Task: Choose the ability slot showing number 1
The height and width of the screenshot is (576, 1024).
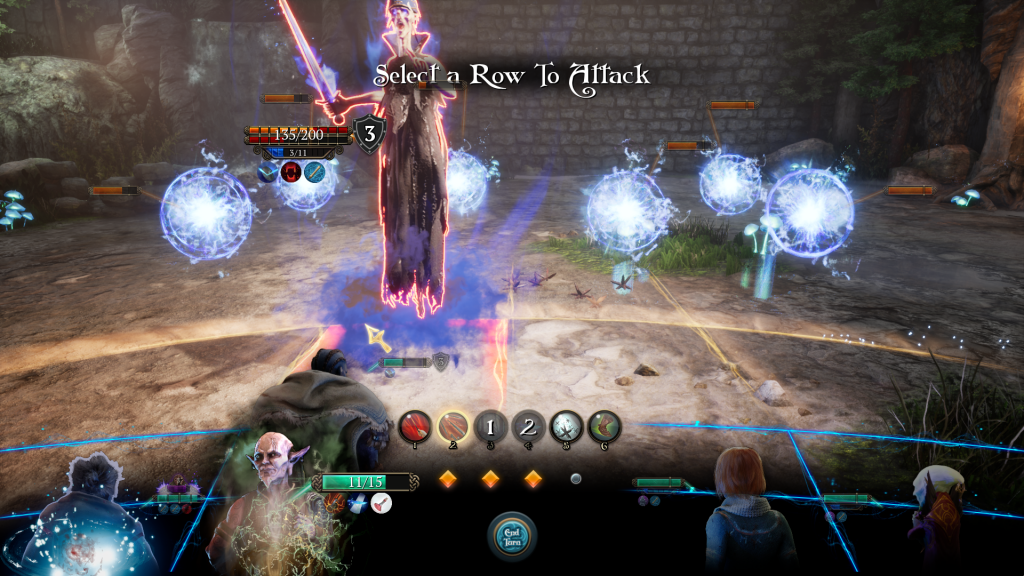Action: 491,428
